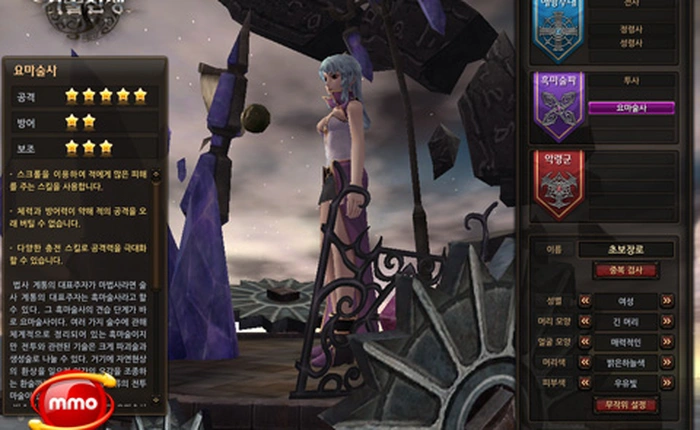The image size is (700, 430).
Task: Choose the next hairstyle (머리 모양)
Action: tap(667, 321)
